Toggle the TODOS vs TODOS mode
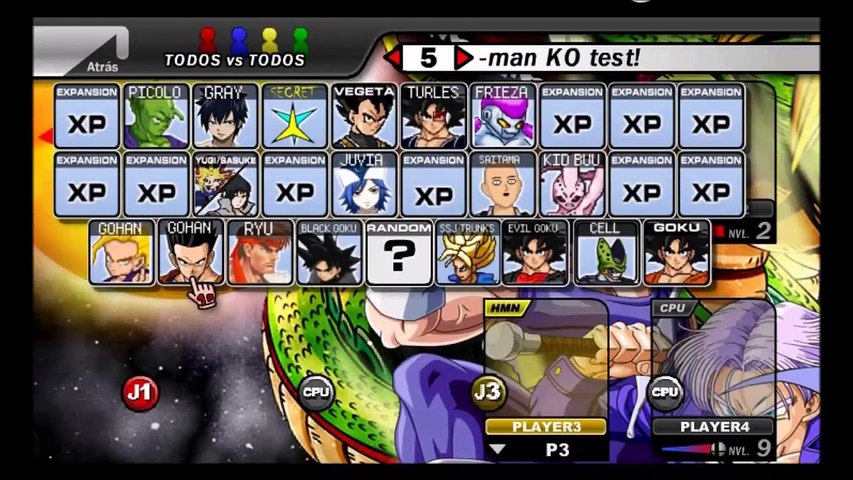Viewport: 853px width, 480px height. pos(235,60)
